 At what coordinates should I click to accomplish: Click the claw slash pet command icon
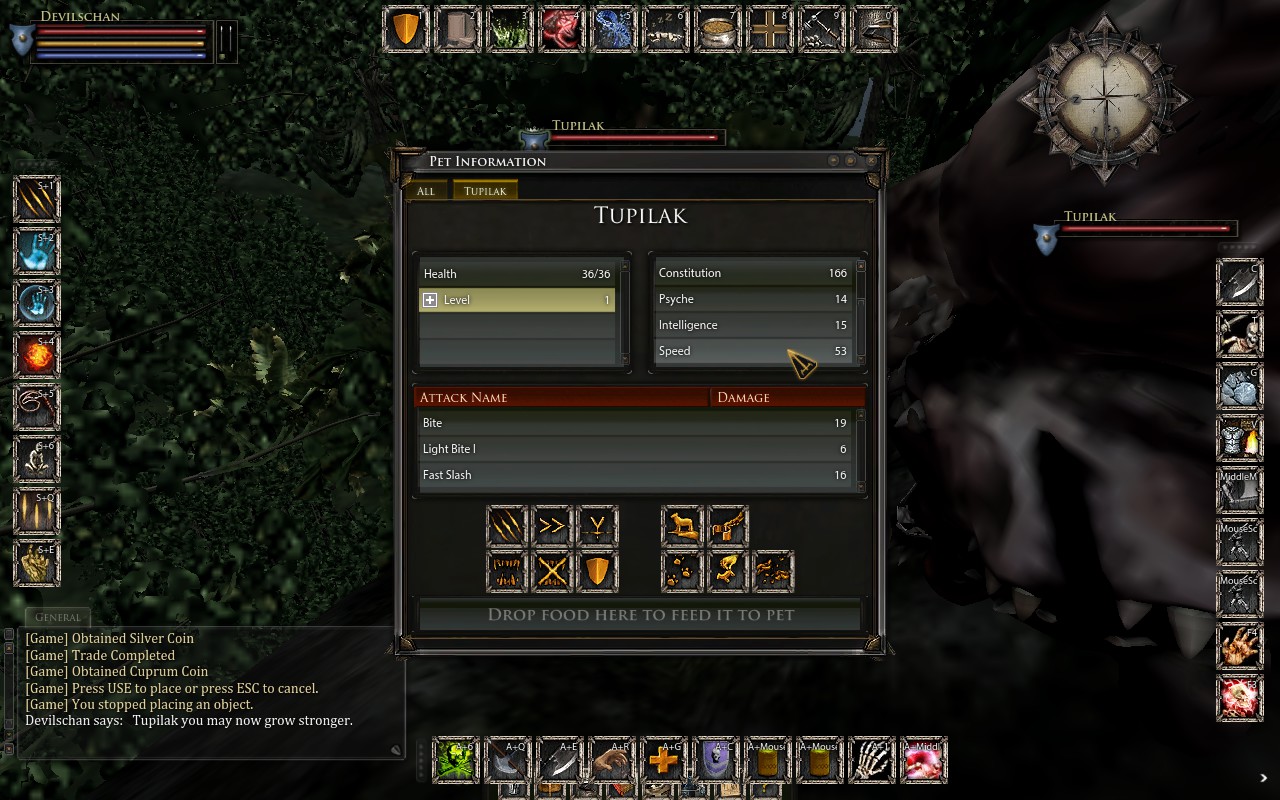(507, 526)
